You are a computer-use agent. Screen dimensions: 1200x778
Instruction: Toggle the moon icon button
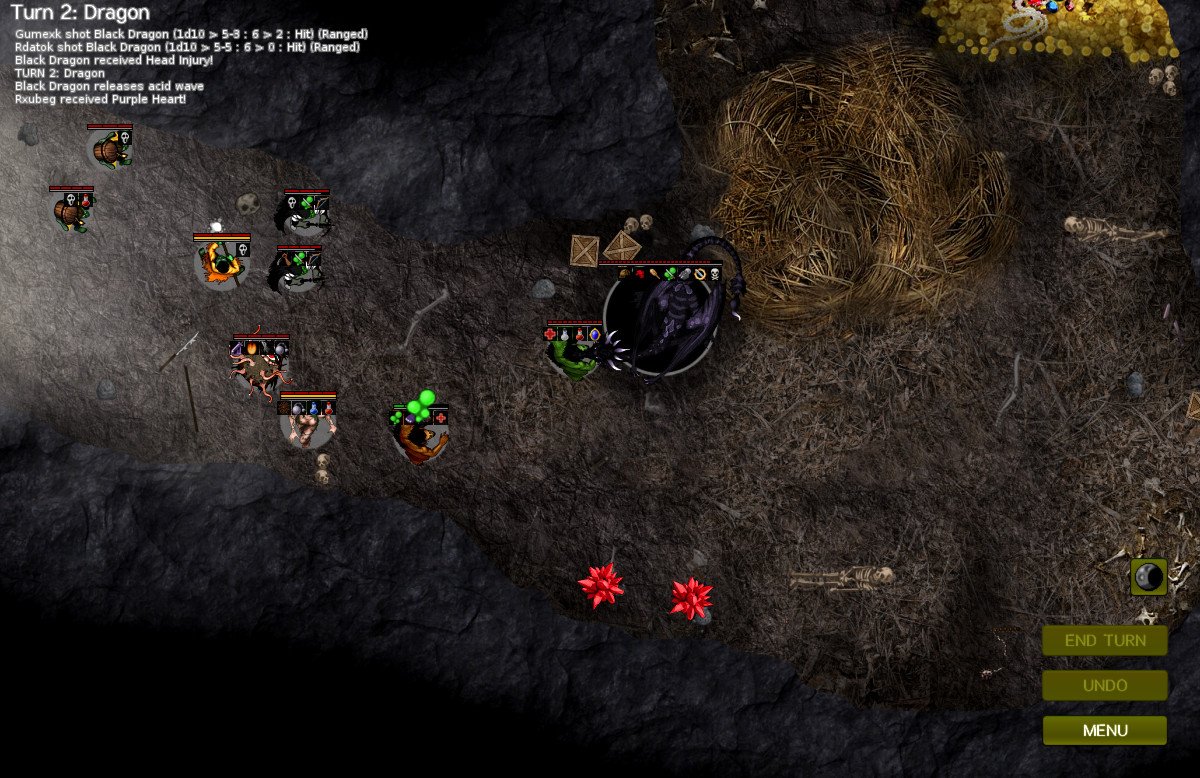(1149, 577)
